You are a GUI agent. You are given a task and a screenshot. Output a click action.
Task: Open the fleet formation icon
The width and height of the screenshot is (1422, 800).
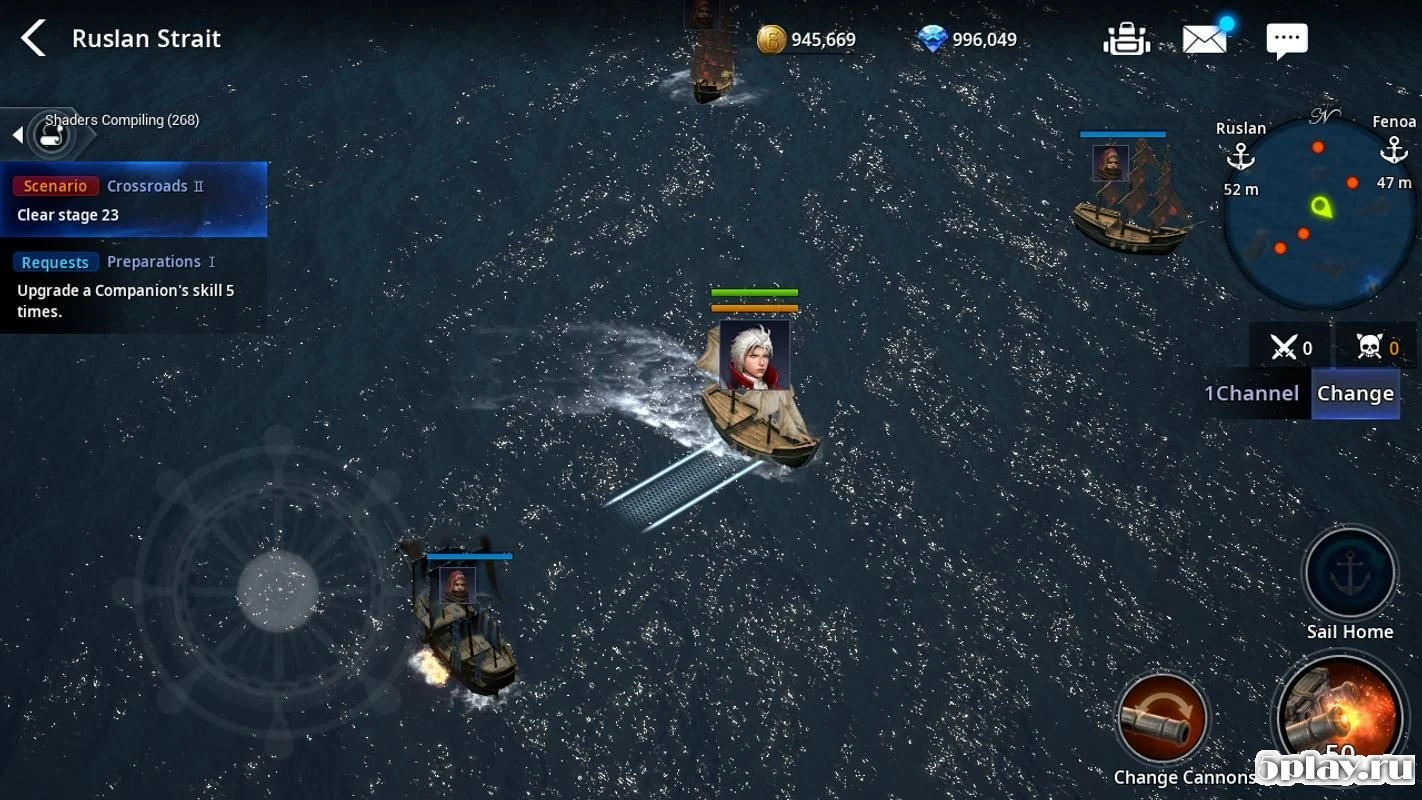coord(1125,39)
